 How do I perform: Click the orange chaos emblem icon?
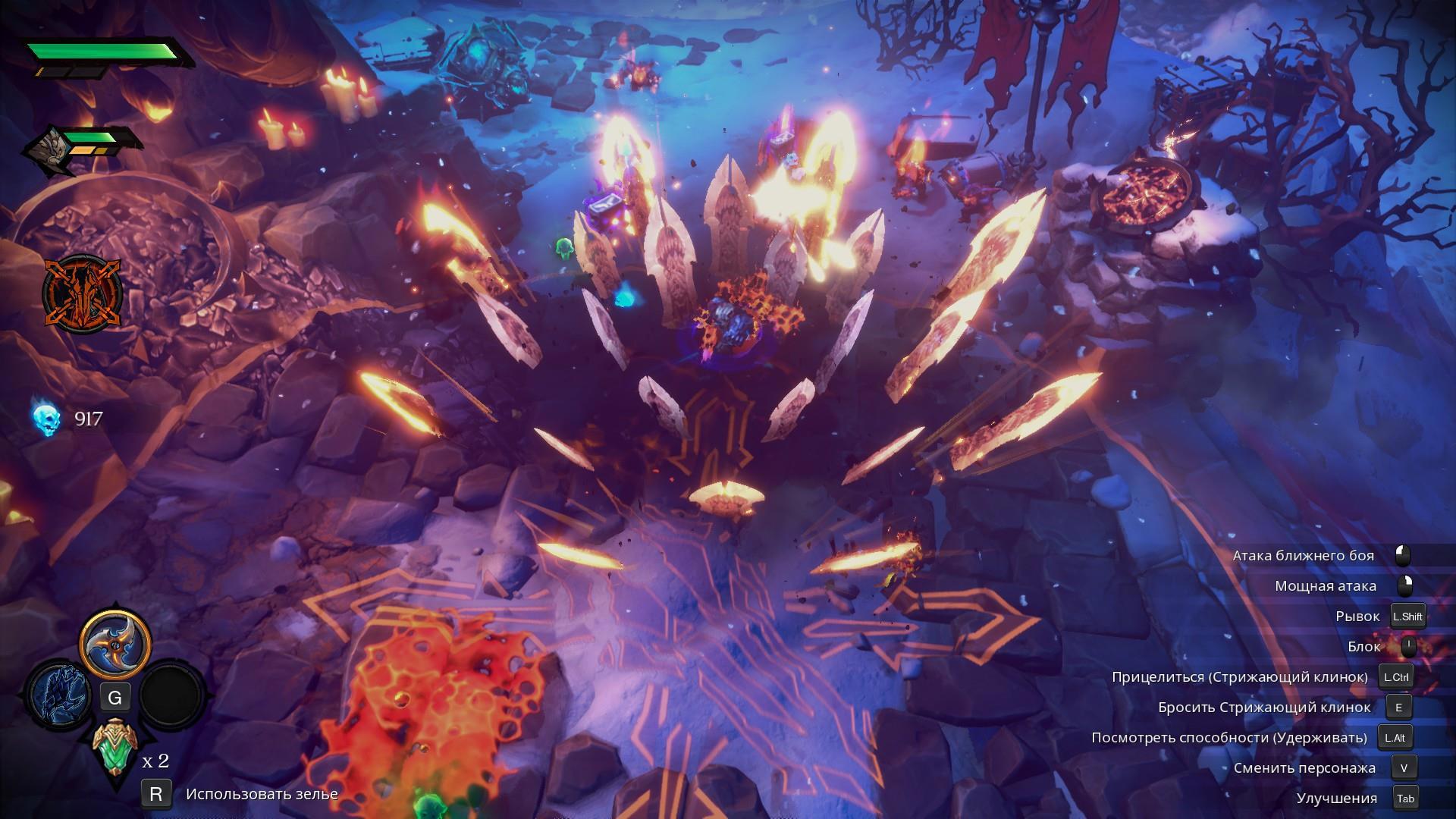72,292
